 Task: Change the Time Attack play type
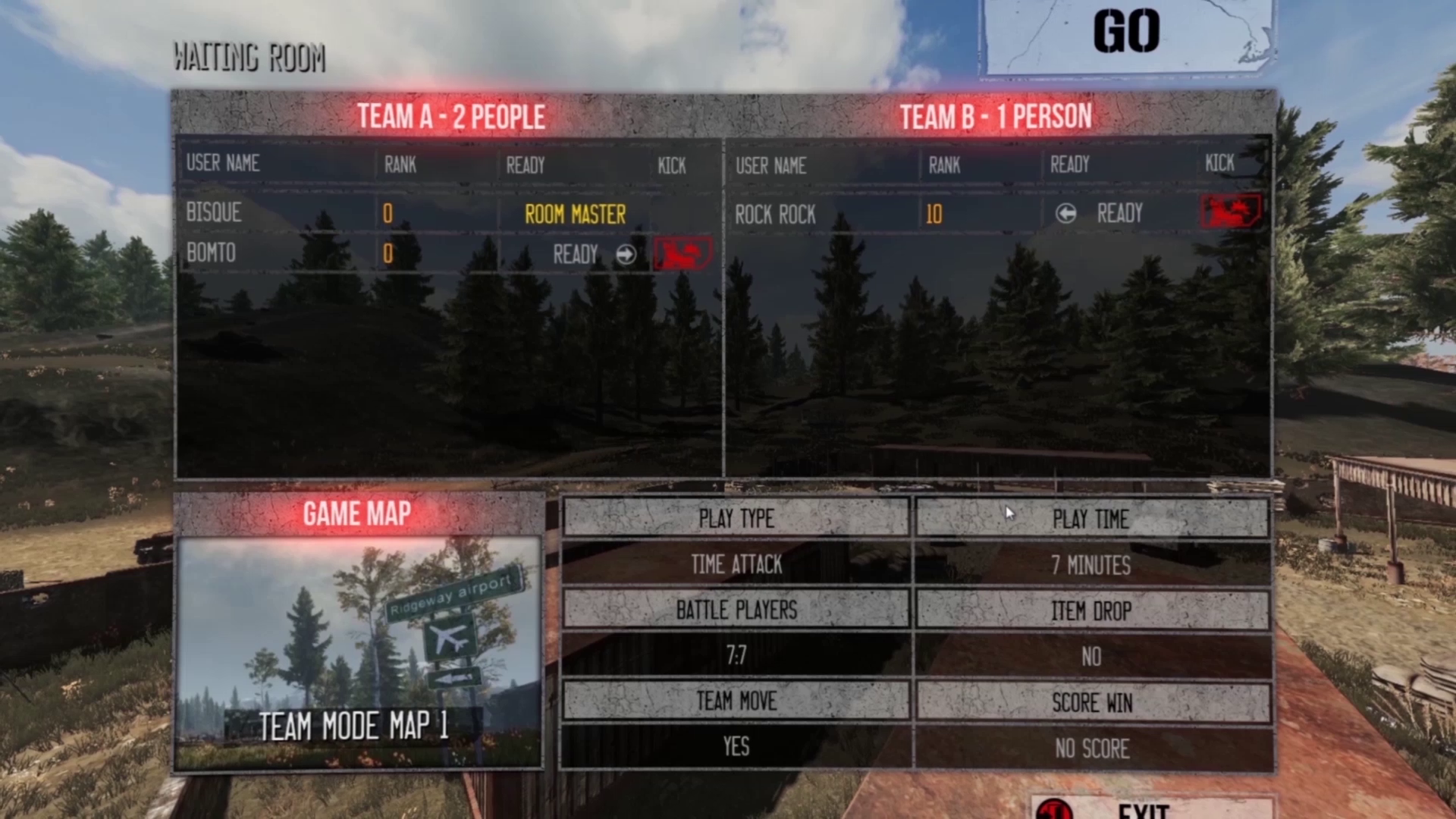click(x=736, y=565)
